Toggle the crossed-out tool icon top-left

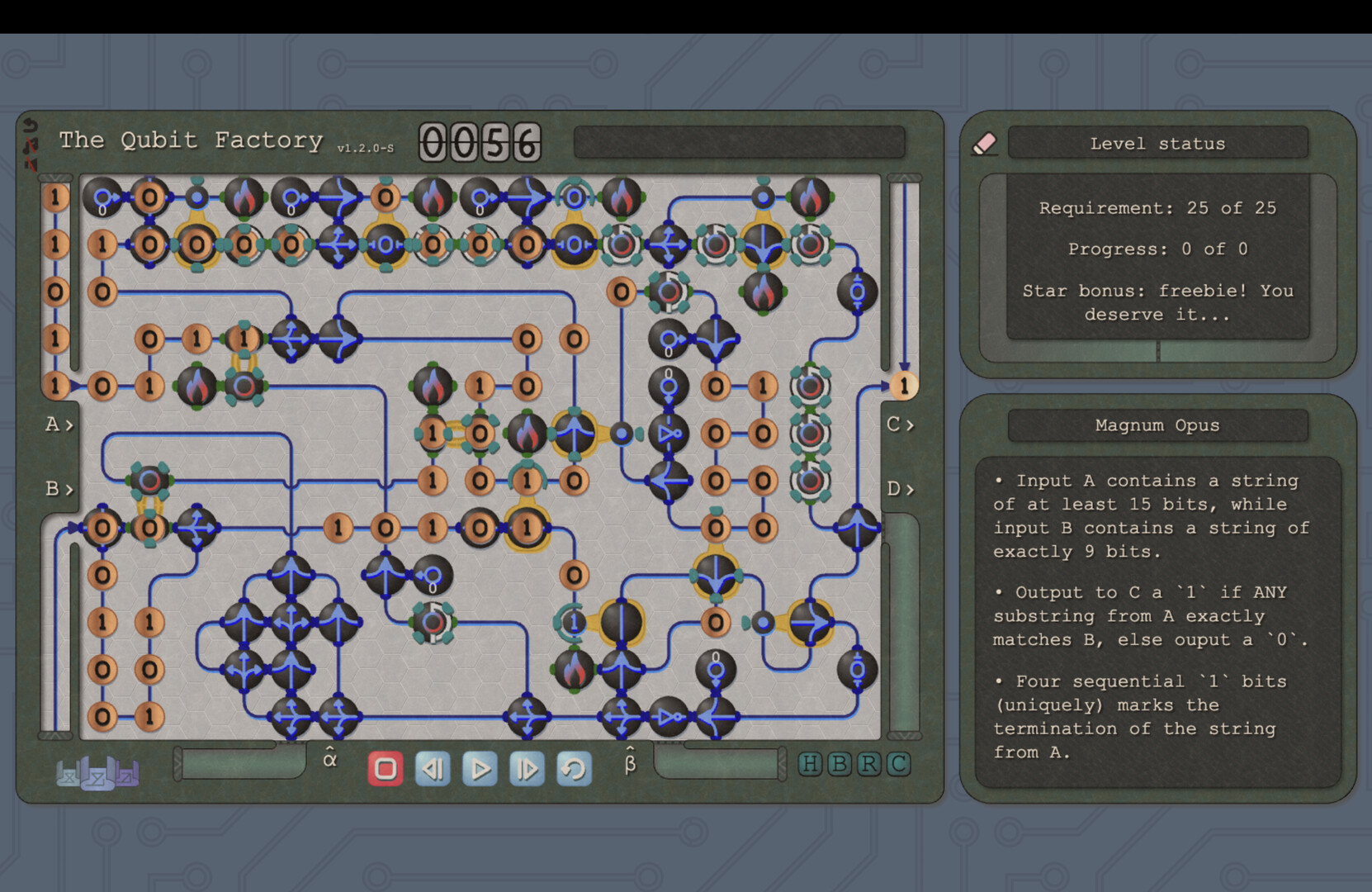click(32, 147)
